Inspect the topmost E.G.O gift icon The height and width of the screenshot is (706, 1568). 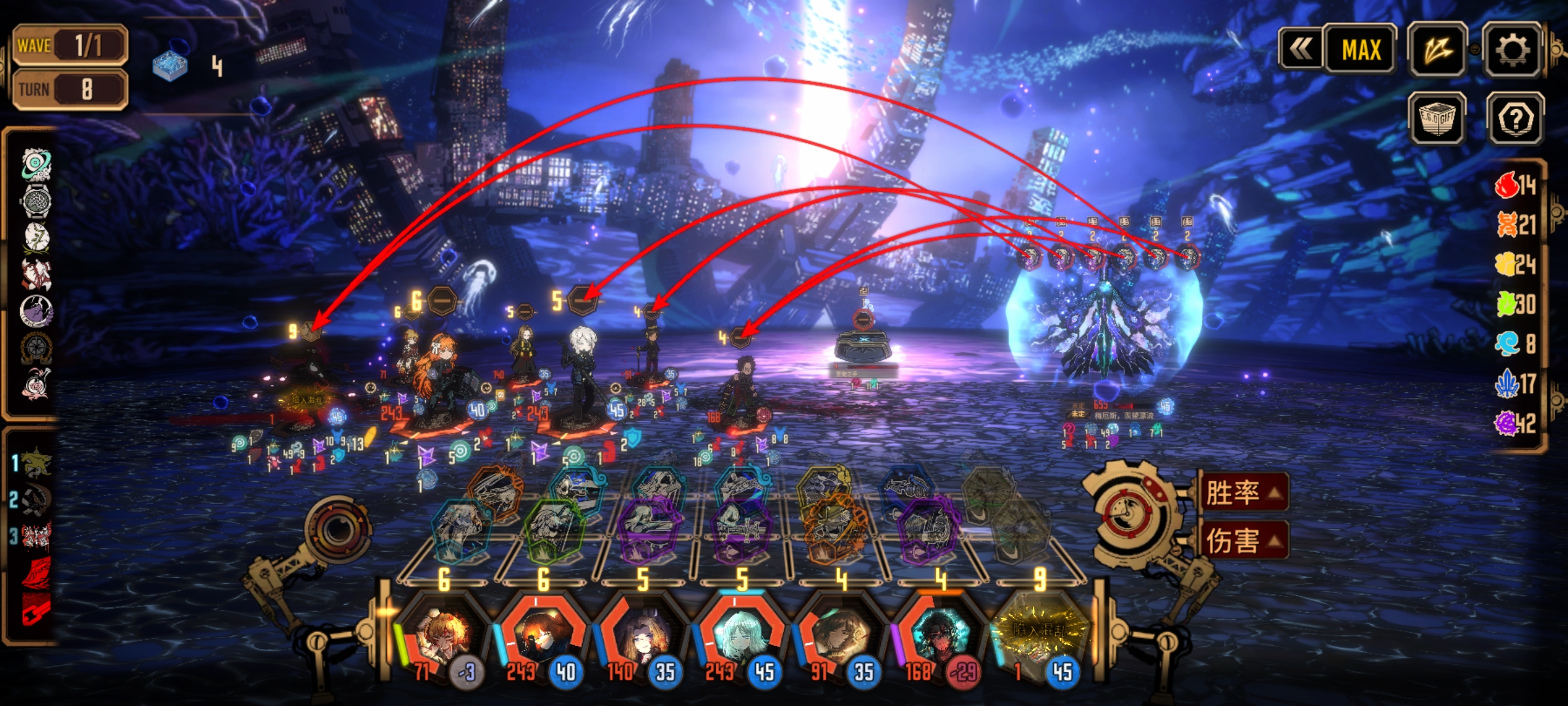[x=37, y=164]
